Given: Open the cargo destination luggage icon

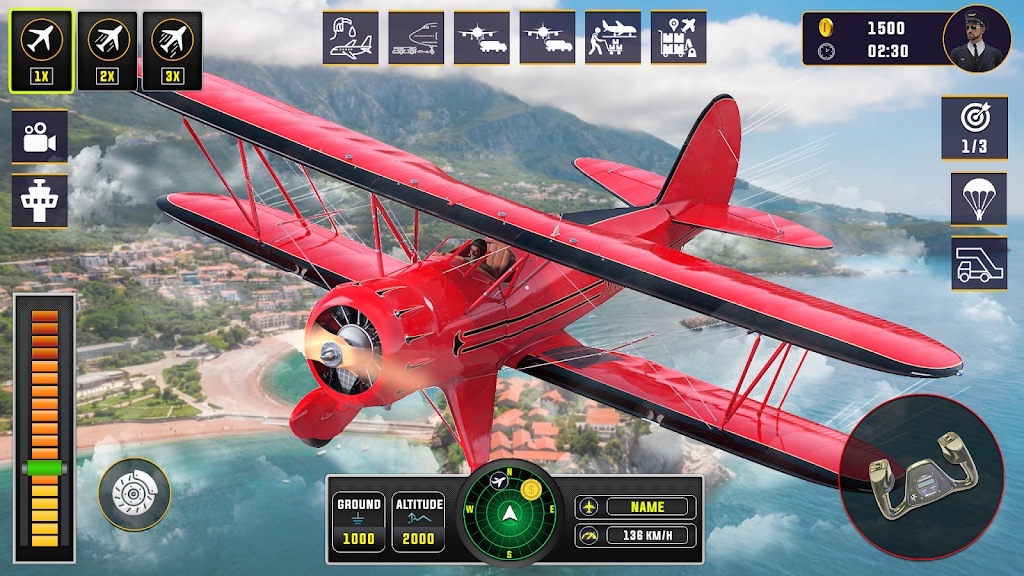Looking at the screenshot, I should pyautogui.click(x=678, y=38).
